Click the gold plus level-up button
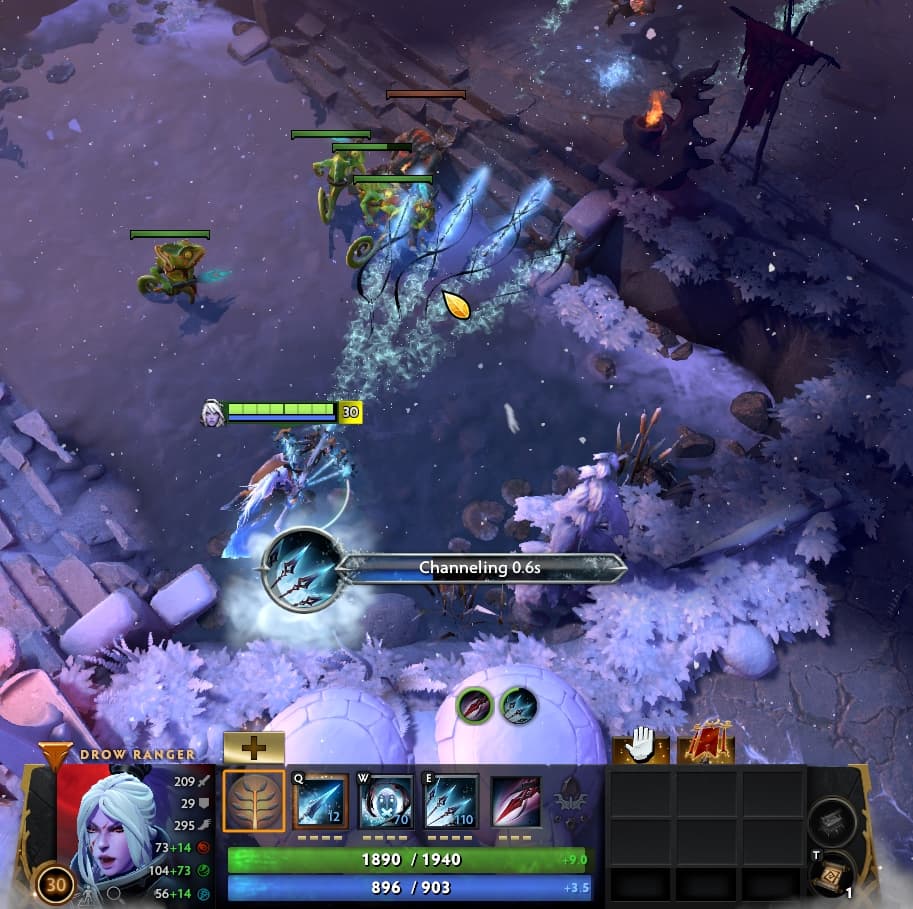This screenshot has height=909, width=913. point(253,747)
